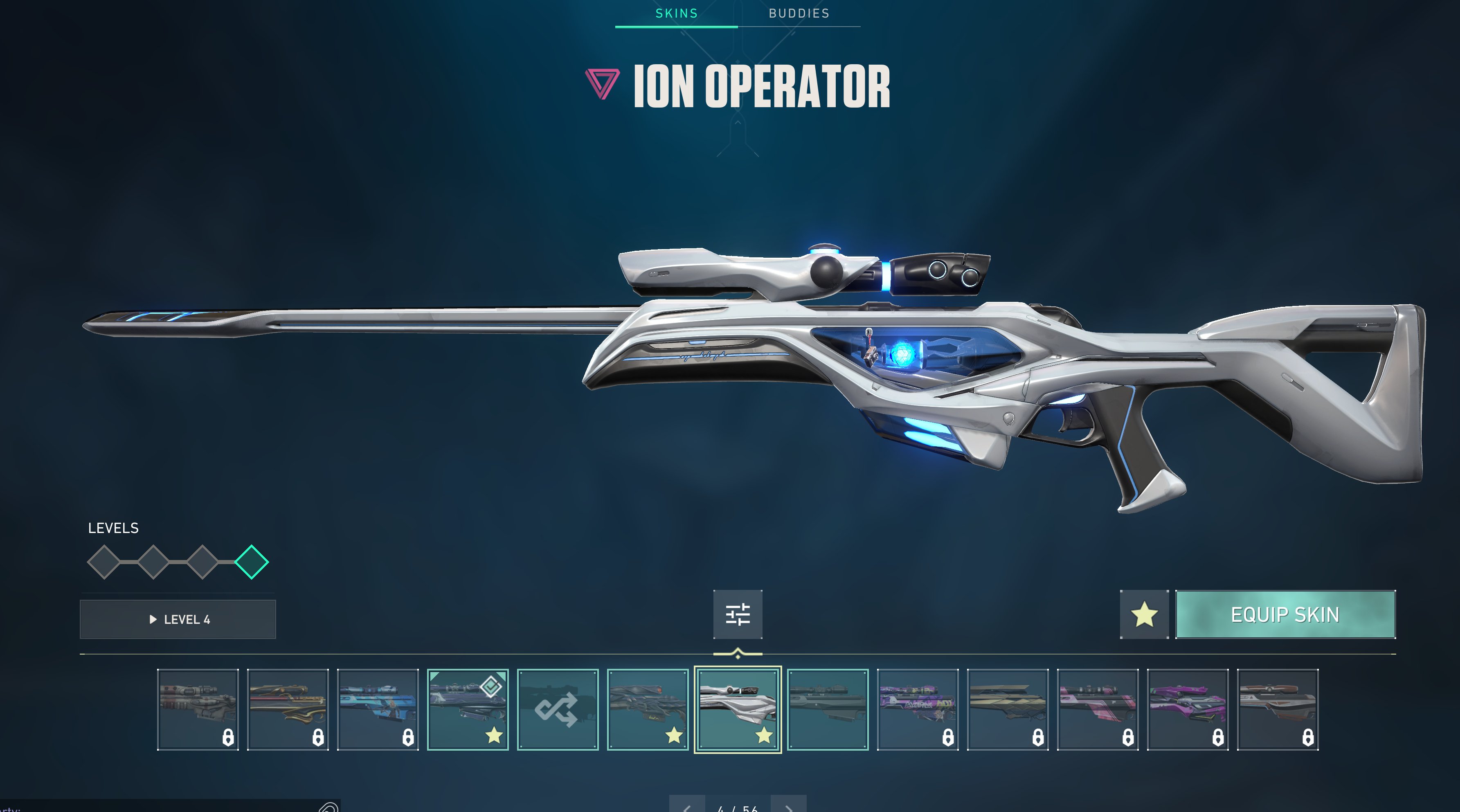The image size is (1460, 812).
Task: Toggle the favorite star beside Equip Skin
Action: click(x=1144, y=615)
